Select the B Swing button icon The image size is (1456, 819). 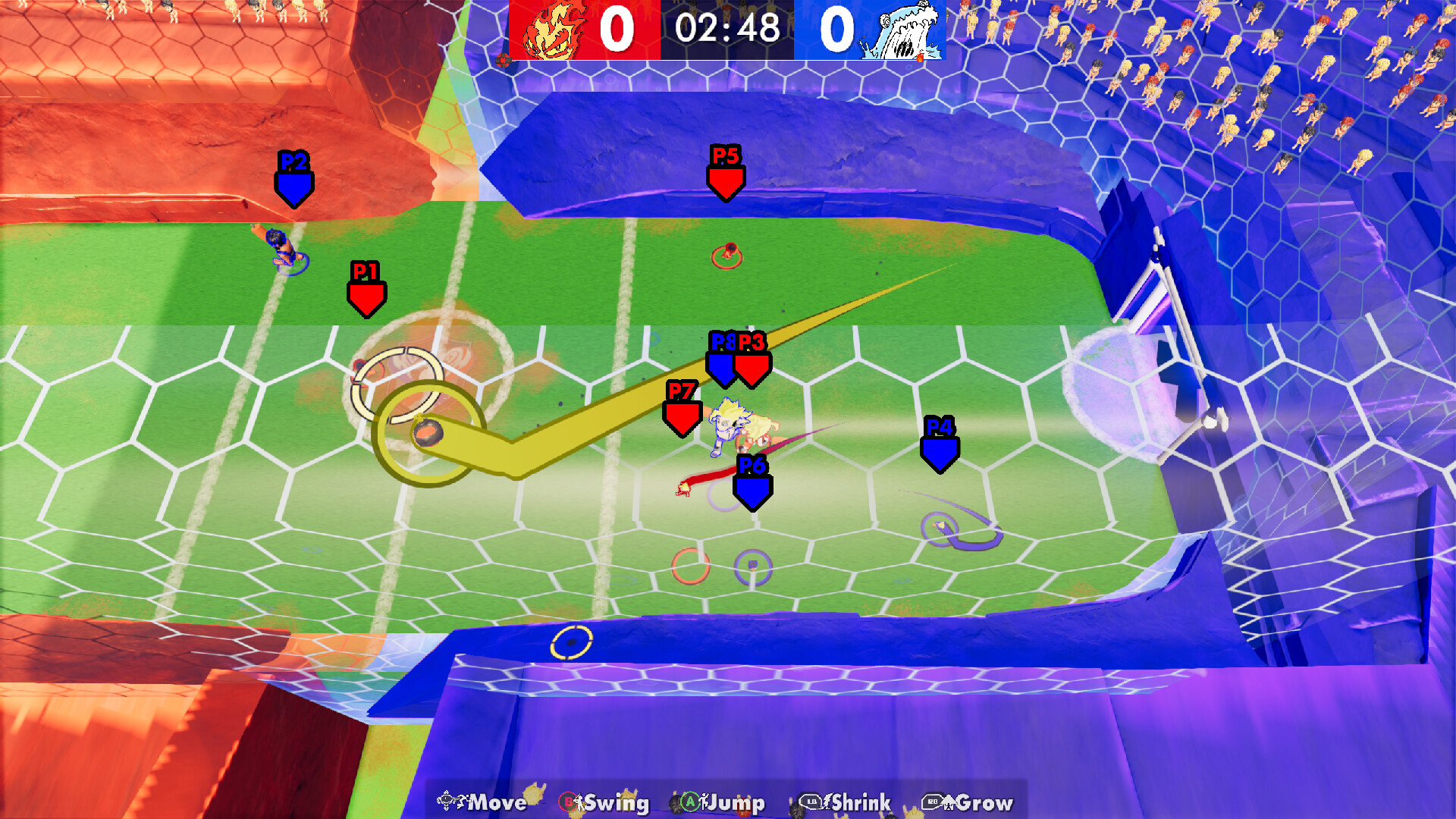568,802
